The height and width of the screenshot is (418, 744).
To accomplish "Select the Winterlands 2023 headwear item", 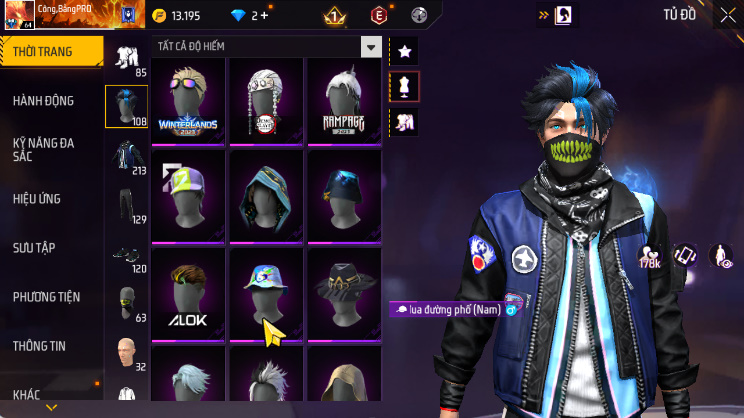I will (x=188, y=100).
